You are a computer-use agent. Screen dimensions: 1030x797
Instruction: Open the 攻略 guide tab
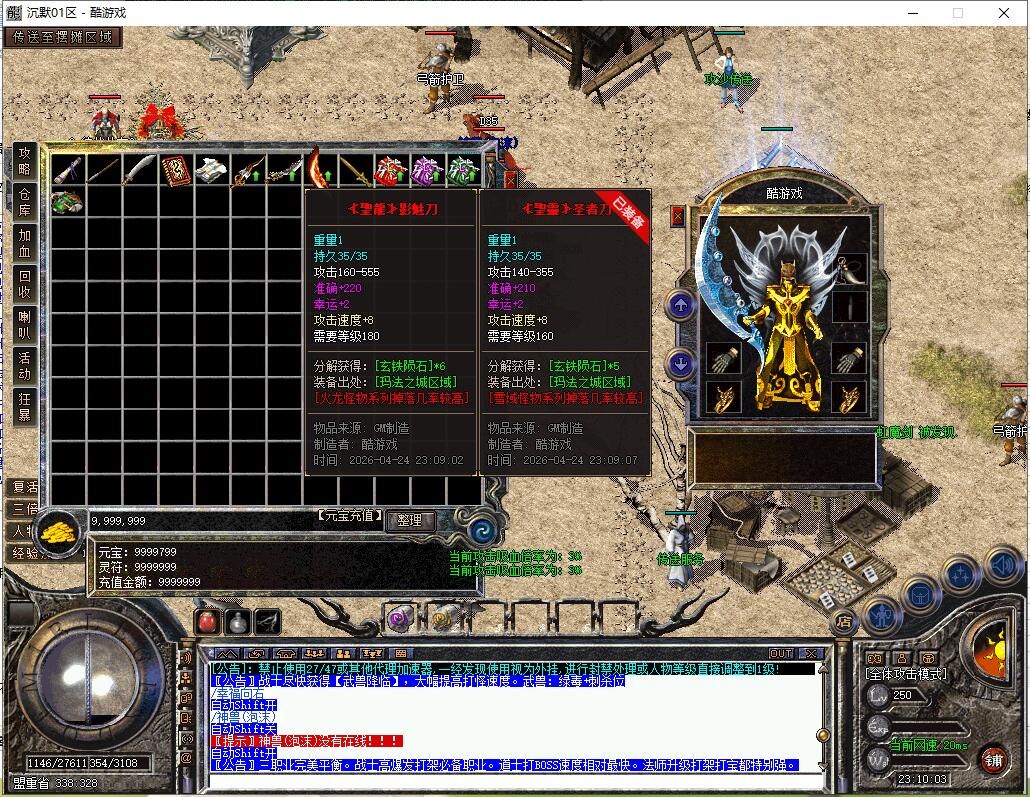[25, 160]
